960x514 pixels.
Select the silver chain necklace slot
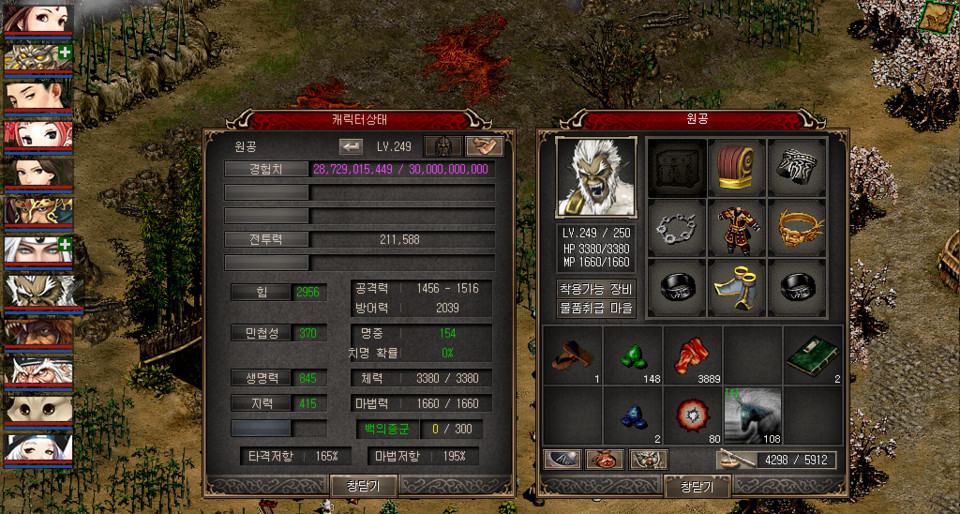click(x=677, y=229)
